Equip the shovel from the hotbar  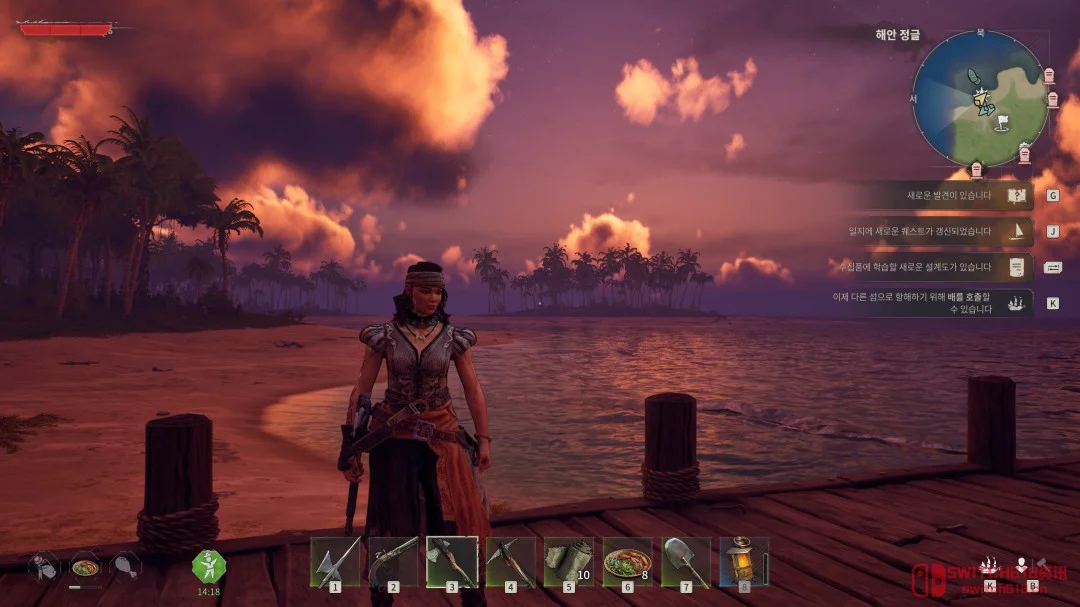click(686, 562)
